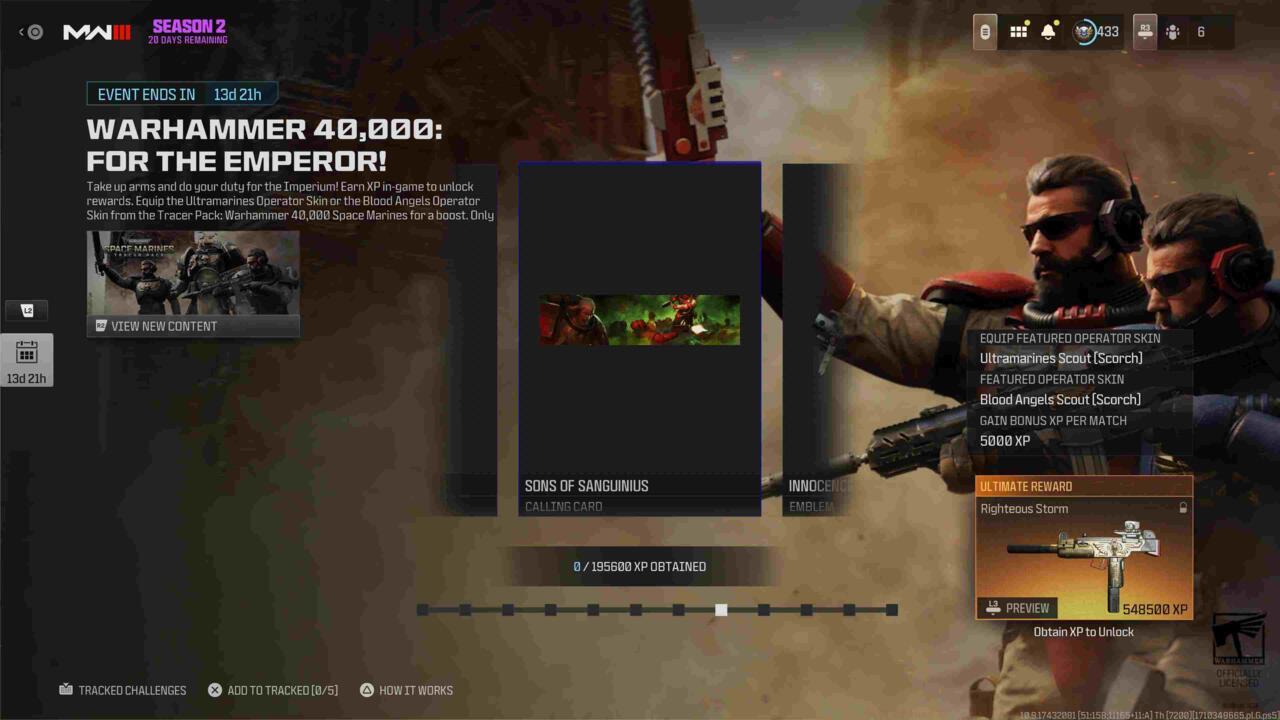Click View New Content for Space Marines pack

(193, 326)
